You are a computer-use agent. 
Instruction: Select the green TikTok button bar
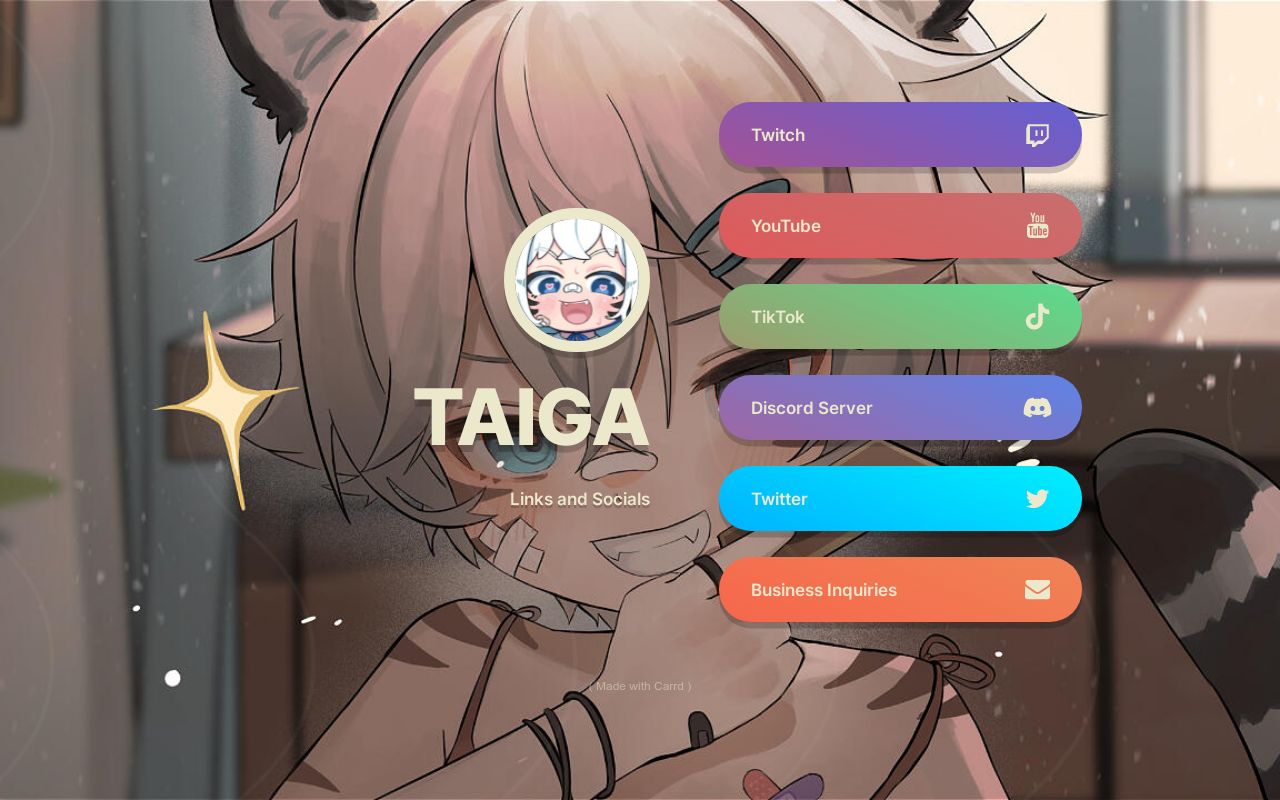click(900, 317)
